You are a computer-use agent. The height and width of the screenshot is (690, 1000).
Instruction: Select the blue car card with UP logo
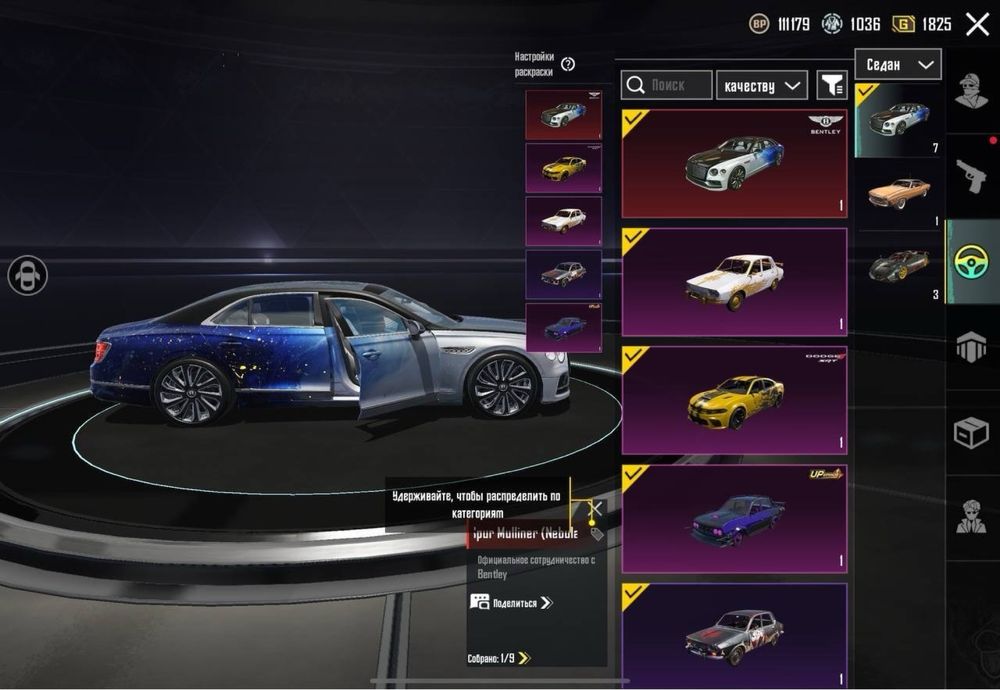(734, 517)
